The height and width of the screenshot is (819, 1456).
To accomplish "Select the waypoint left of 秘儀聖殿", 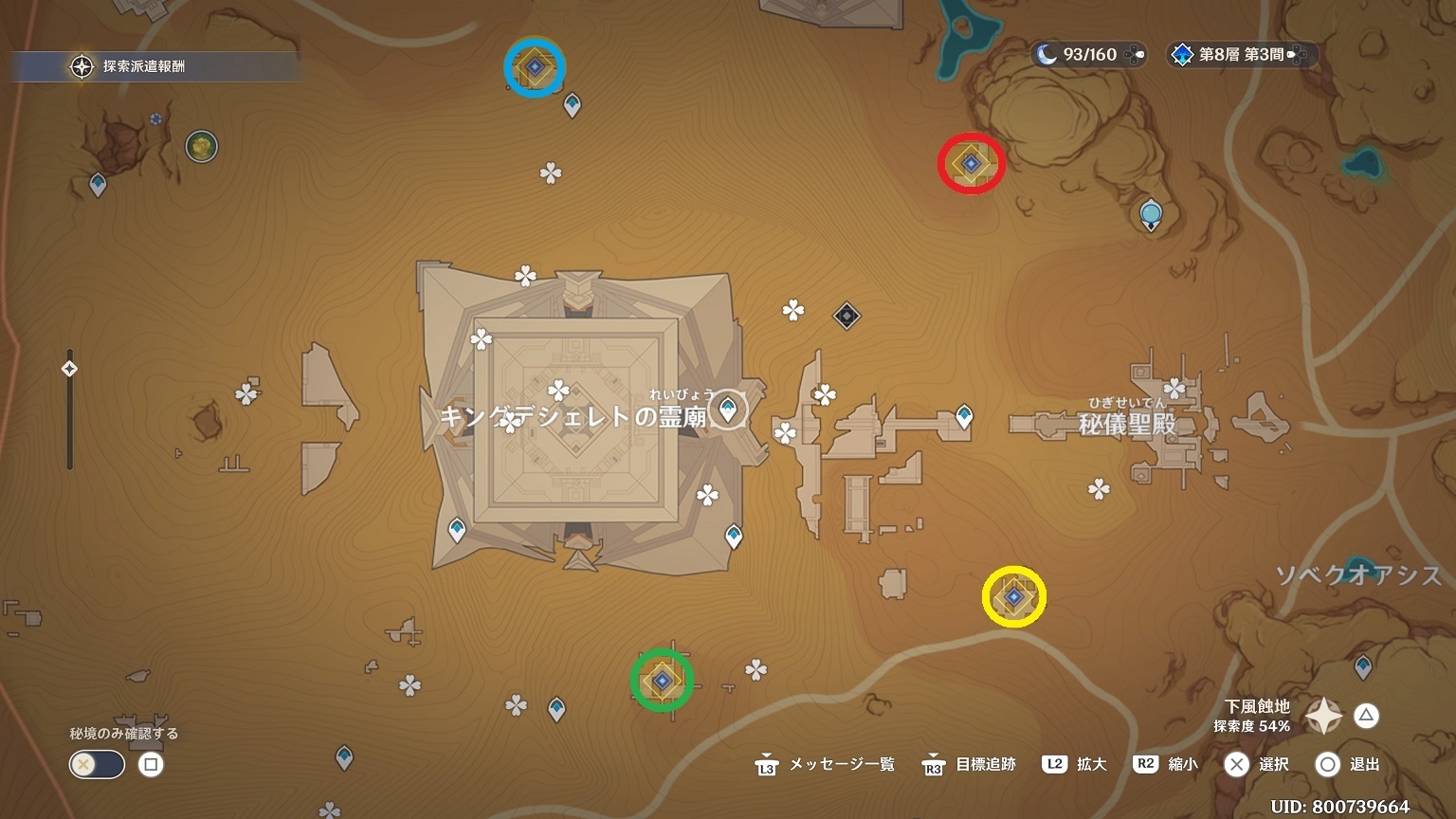I will (964, 415).
